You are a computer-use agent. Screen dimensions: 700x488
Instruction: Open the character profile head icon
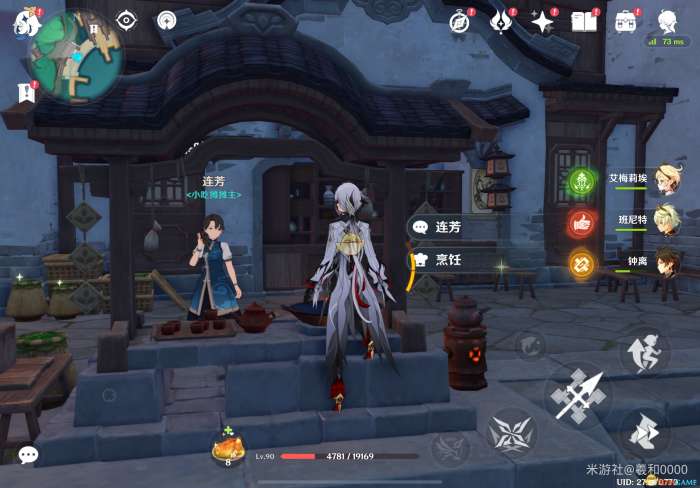click(667, 20)
